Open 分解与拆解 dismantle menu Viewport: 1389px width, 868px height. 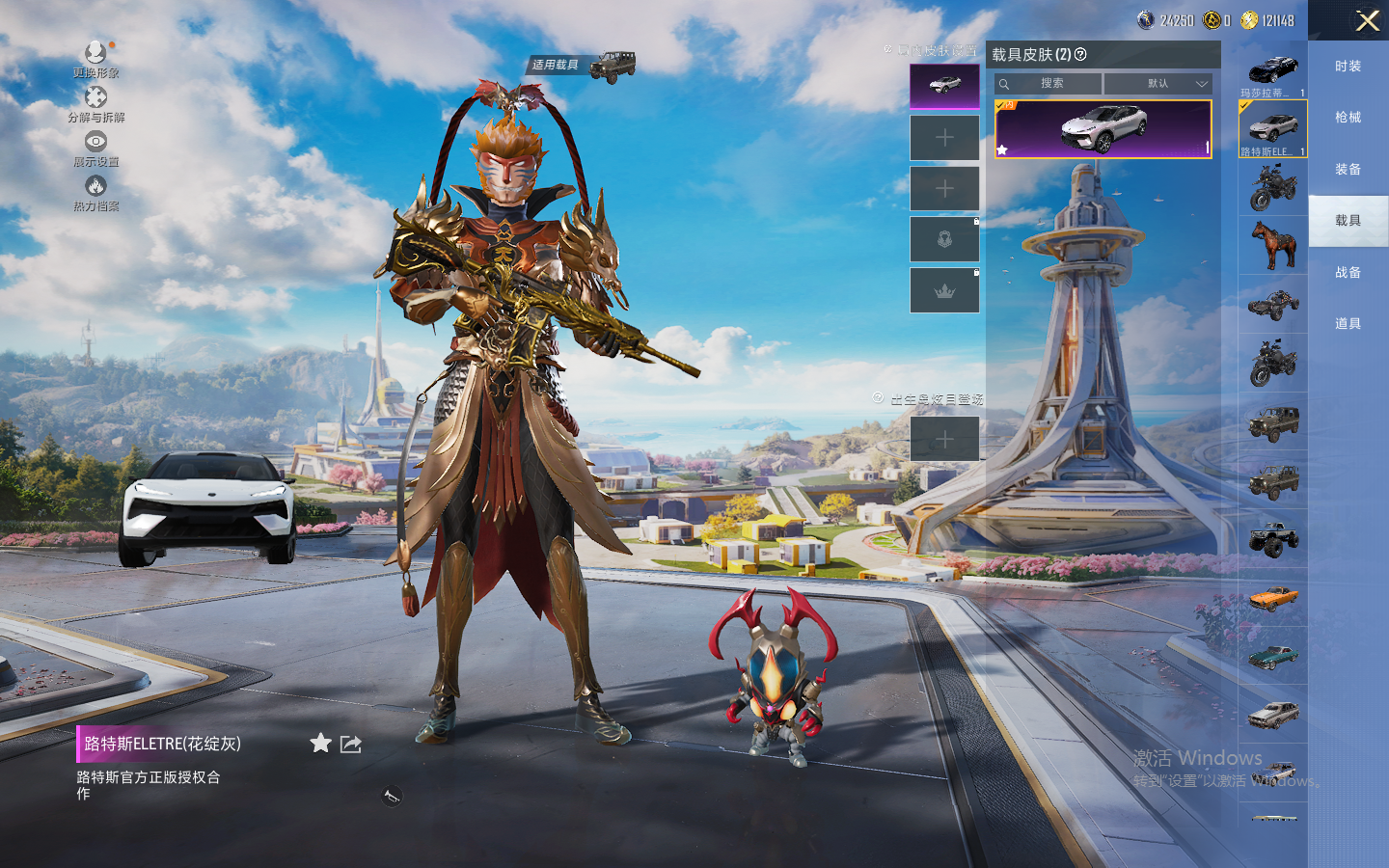95,103
